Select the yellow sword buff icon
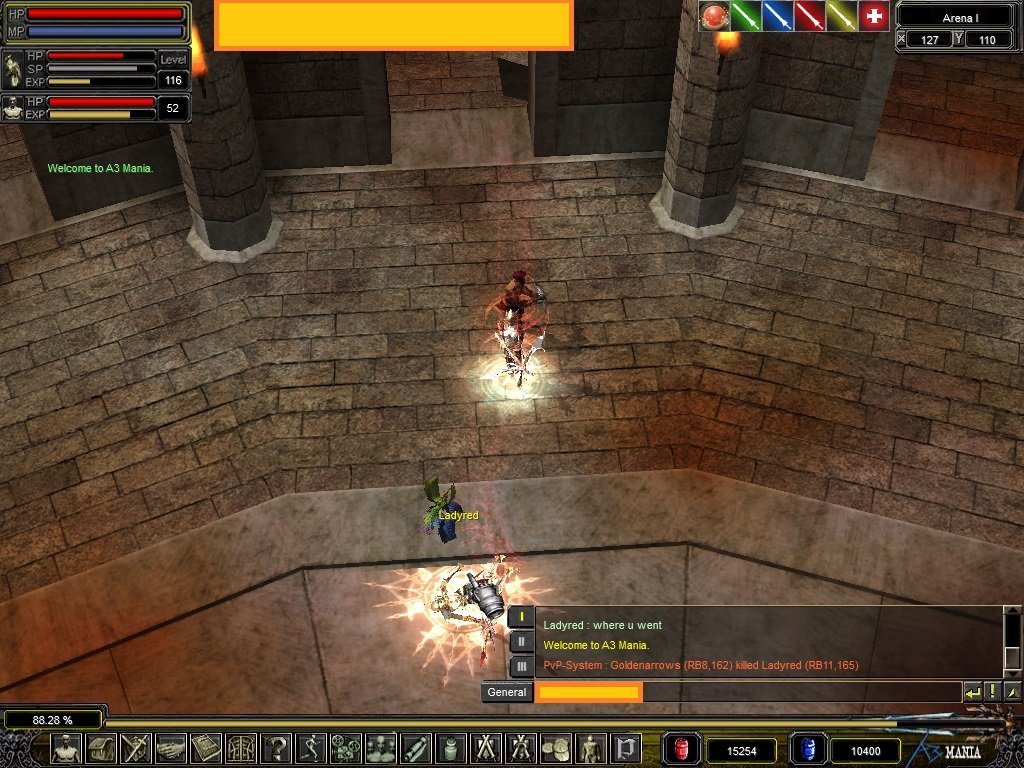The width and height of the screenshot is (1024, 768). click(841, 16)
